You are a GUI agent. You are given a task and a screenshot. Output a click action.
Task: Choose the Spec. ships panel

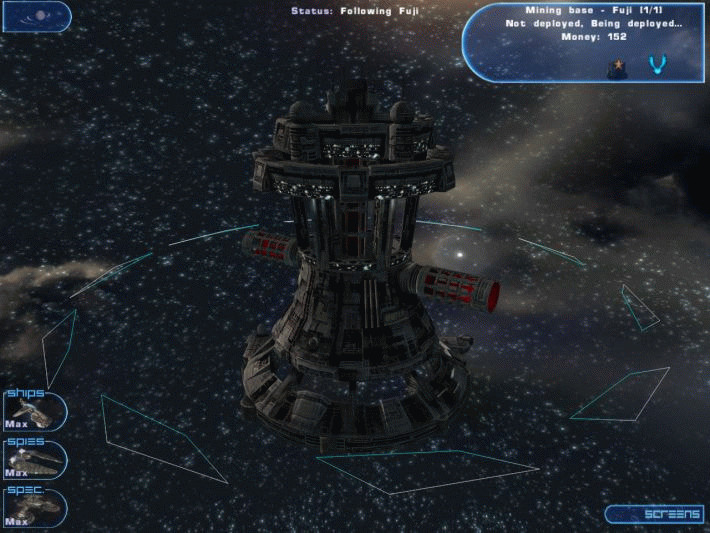[34, 507]
